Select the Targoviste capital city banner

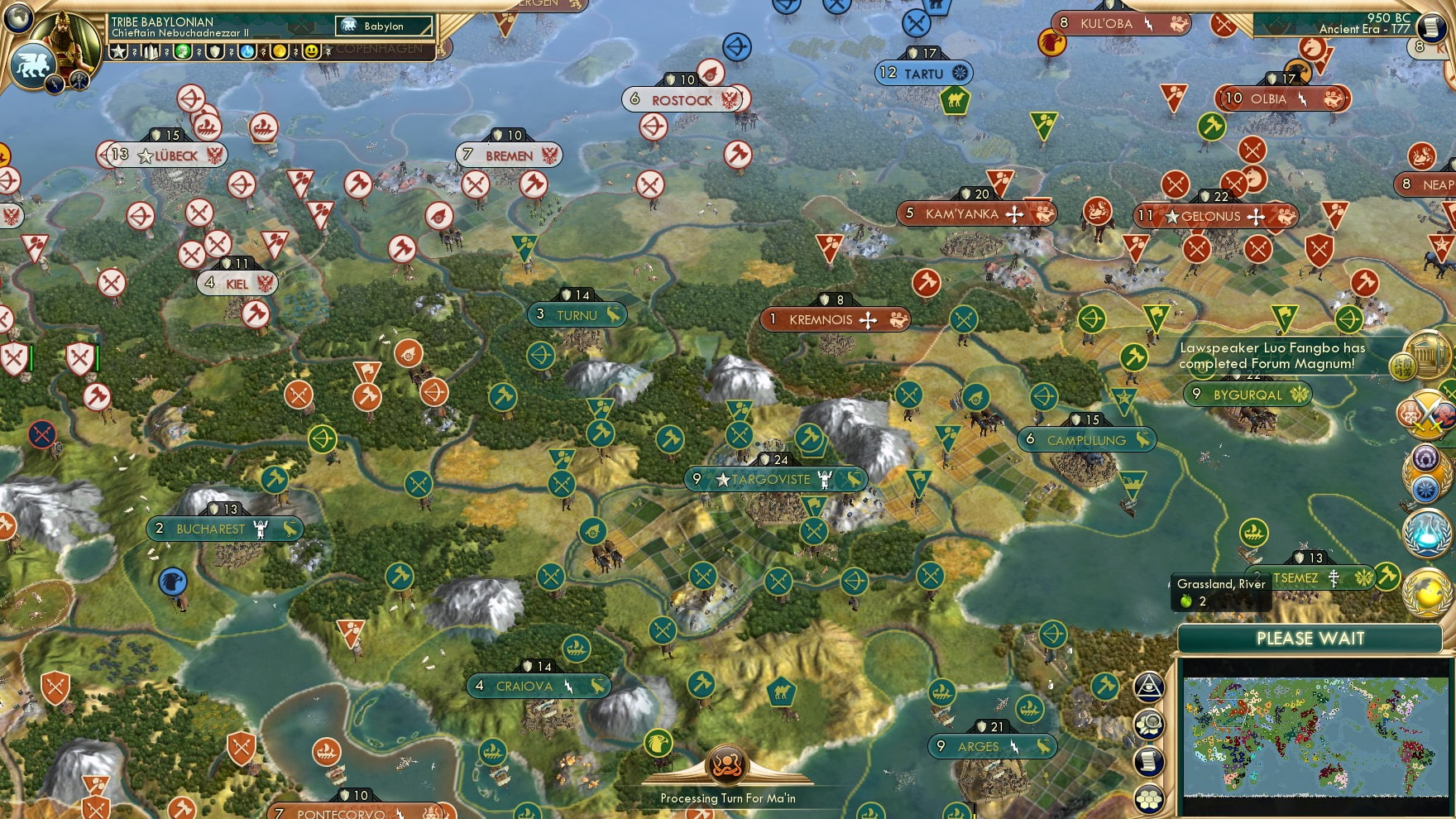[775, 479]
